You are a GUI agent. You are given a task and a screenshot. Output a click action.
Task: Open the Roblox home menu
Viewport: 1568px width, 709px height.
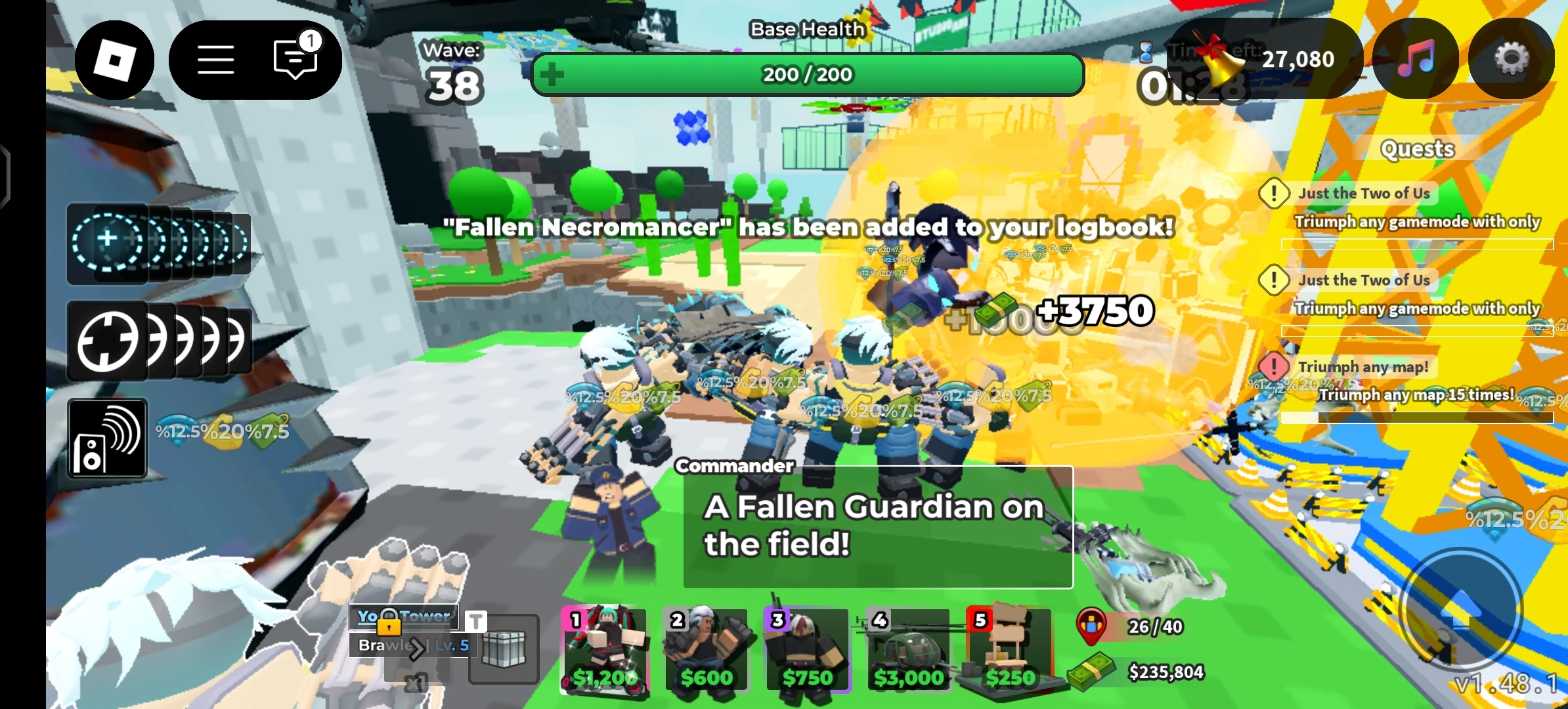click(115, 60)
